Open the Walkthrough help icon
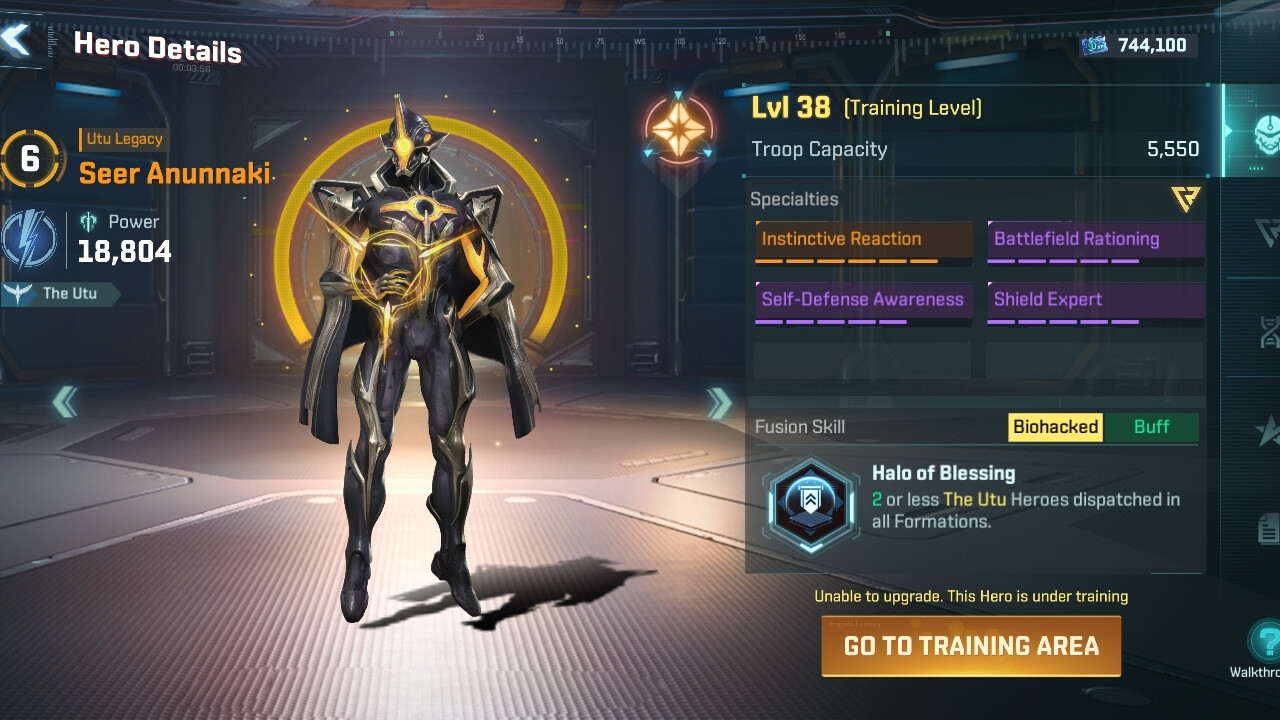The height and width of the screenshot is (720, 1280). coord(1266,641)
